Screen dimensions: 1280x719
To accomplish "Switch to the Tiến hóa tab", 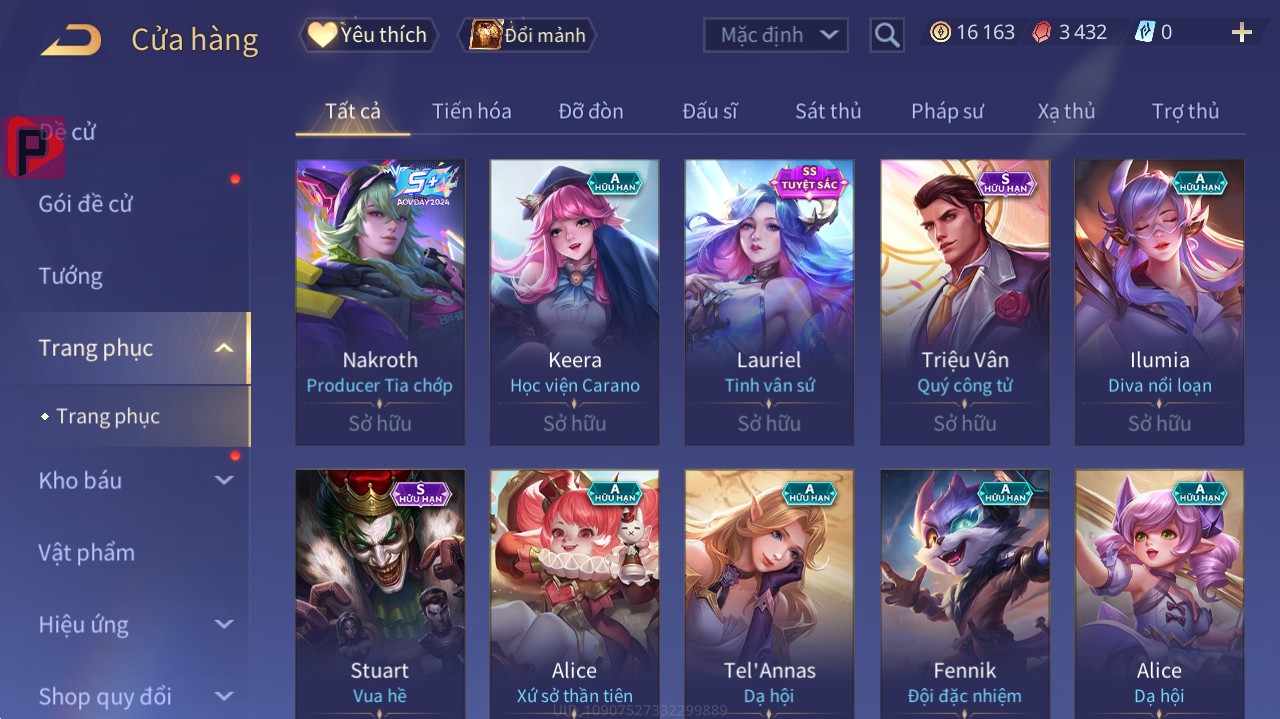I will [x=471, y=111].
